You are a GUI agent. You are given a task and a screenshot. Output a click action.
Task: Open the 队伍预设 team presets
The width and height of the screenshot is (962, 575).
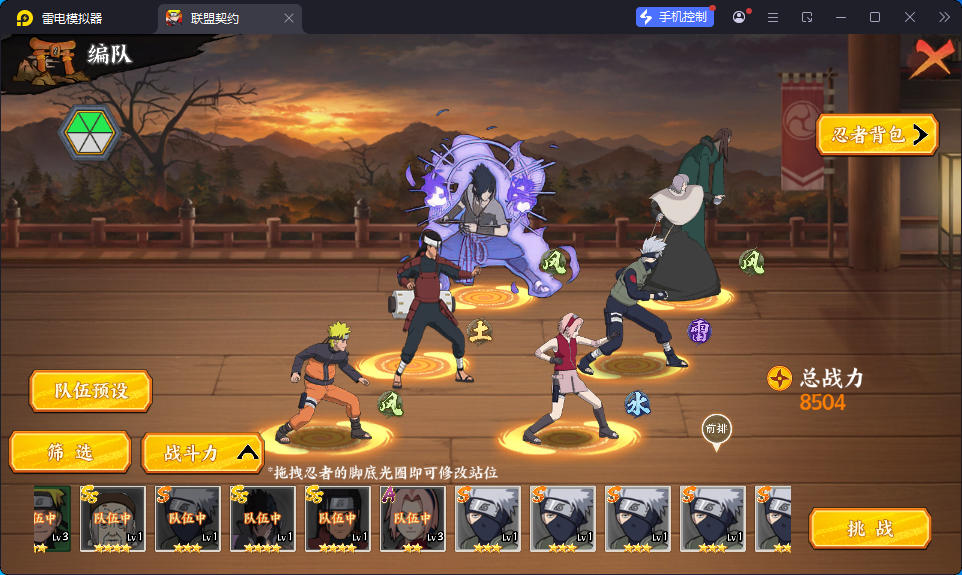click(x=90, y=391)
